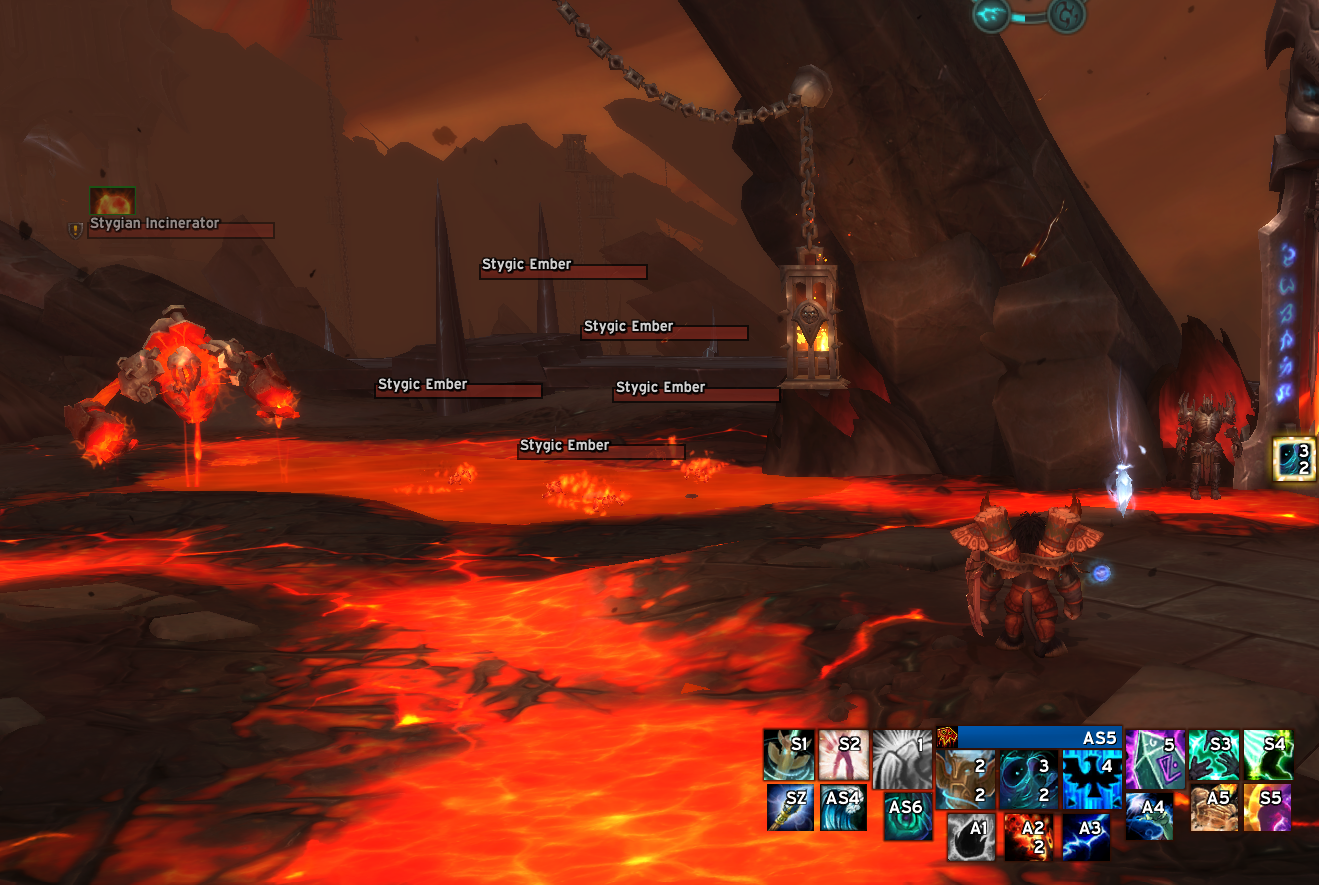Use the S2 pink figure ability
The image size is (1319, 885).
pos(842,755)
